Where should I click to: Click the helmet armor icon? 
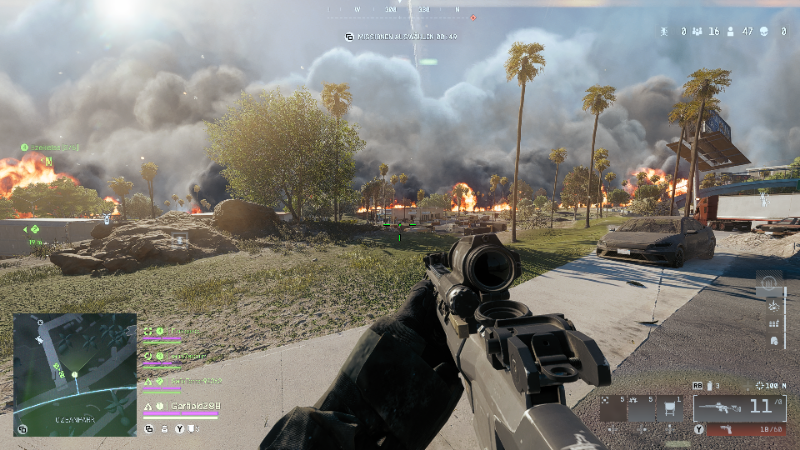(x=773, y=341)
